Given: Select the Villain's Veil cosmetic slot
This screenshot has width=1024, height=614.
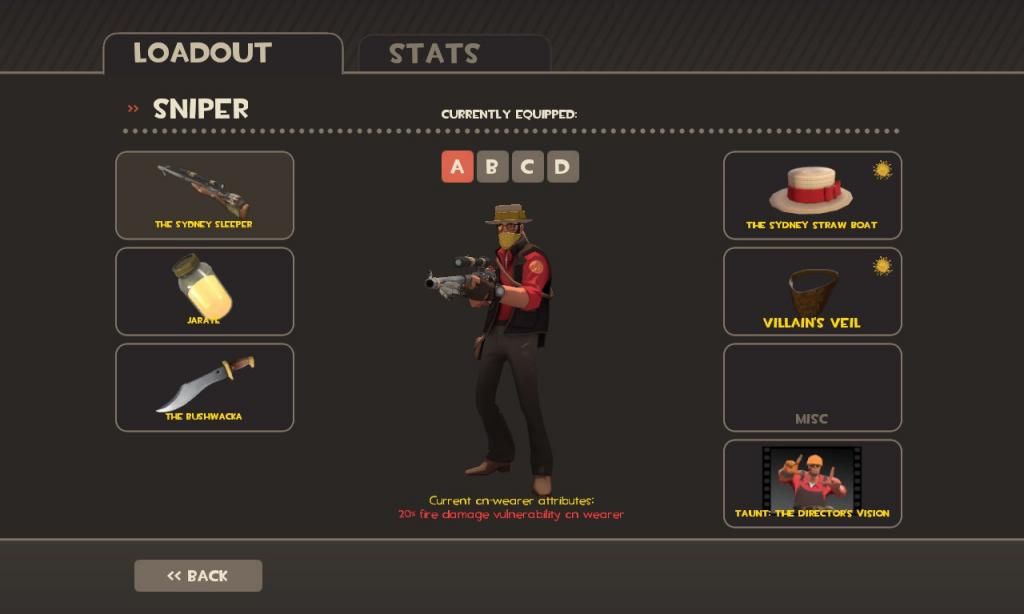Looking at the screenshot, I should click(x=812, y=291).
